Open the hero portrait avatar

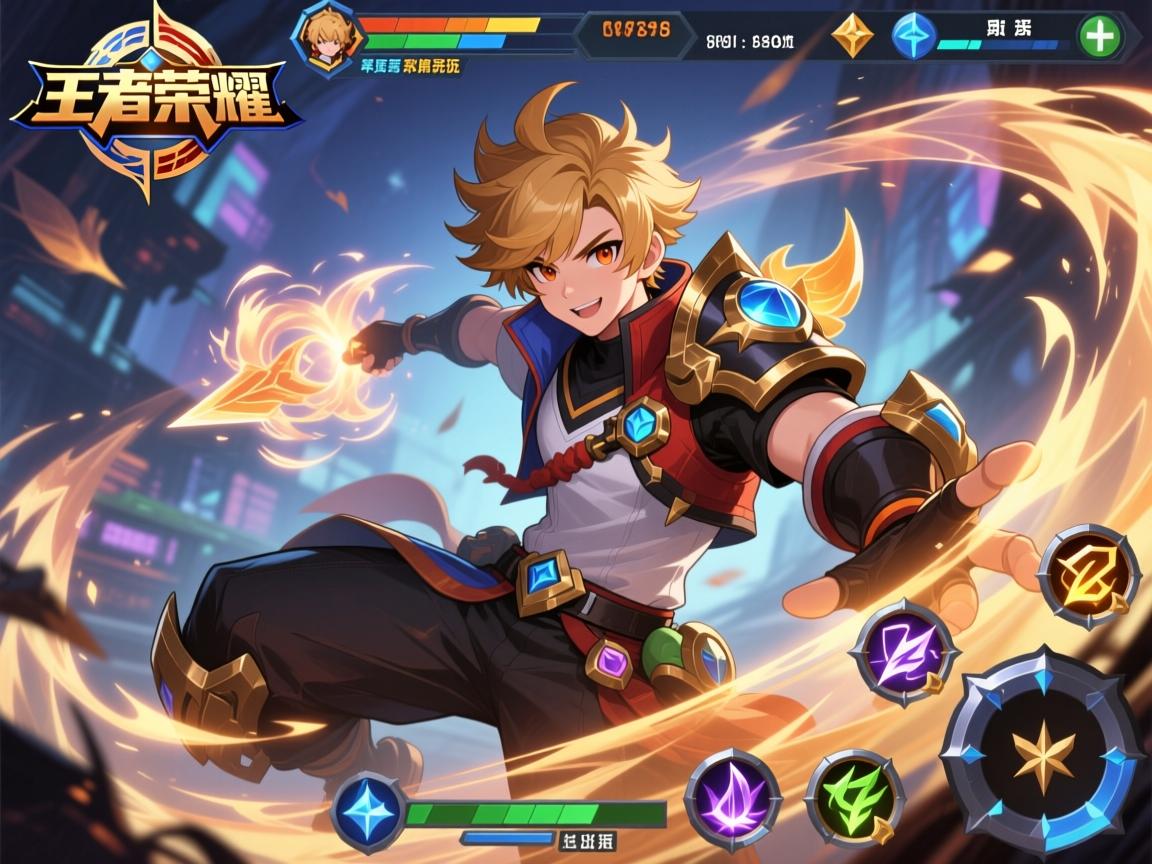(323, 37)
